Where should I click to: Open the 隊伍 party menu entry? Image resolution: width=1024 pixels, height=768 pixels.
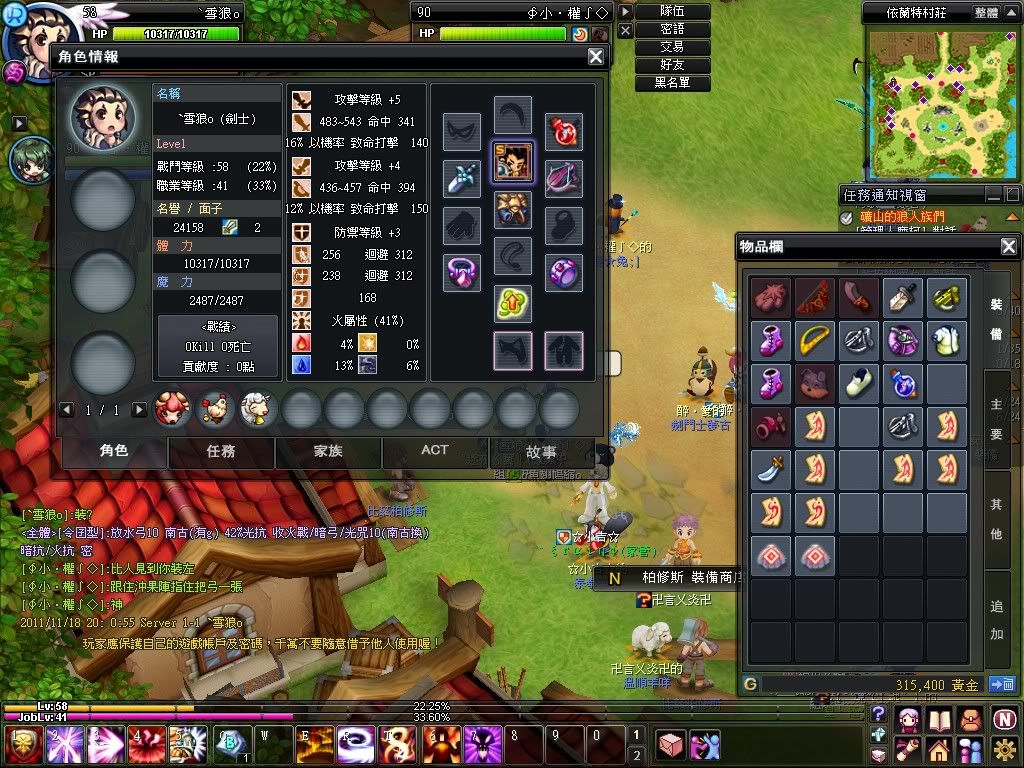[672, 11]
